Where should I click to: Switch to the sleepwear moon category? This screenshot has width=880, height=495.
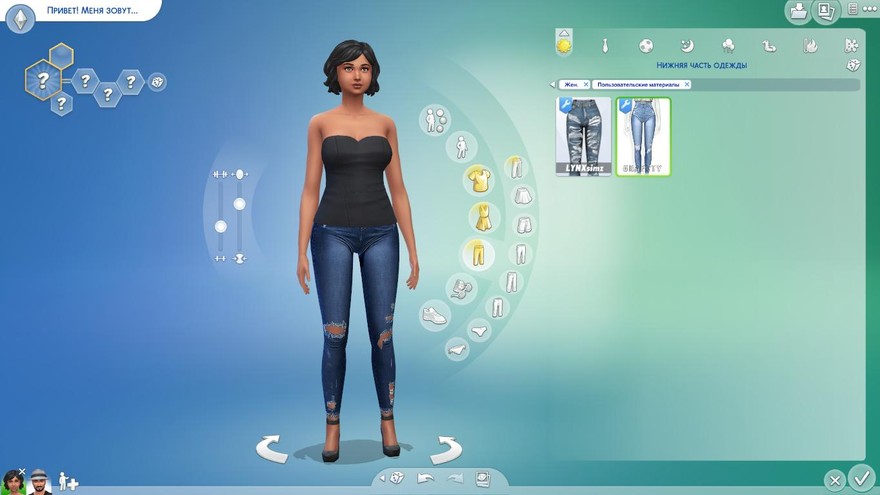click(x=687, y=45)
